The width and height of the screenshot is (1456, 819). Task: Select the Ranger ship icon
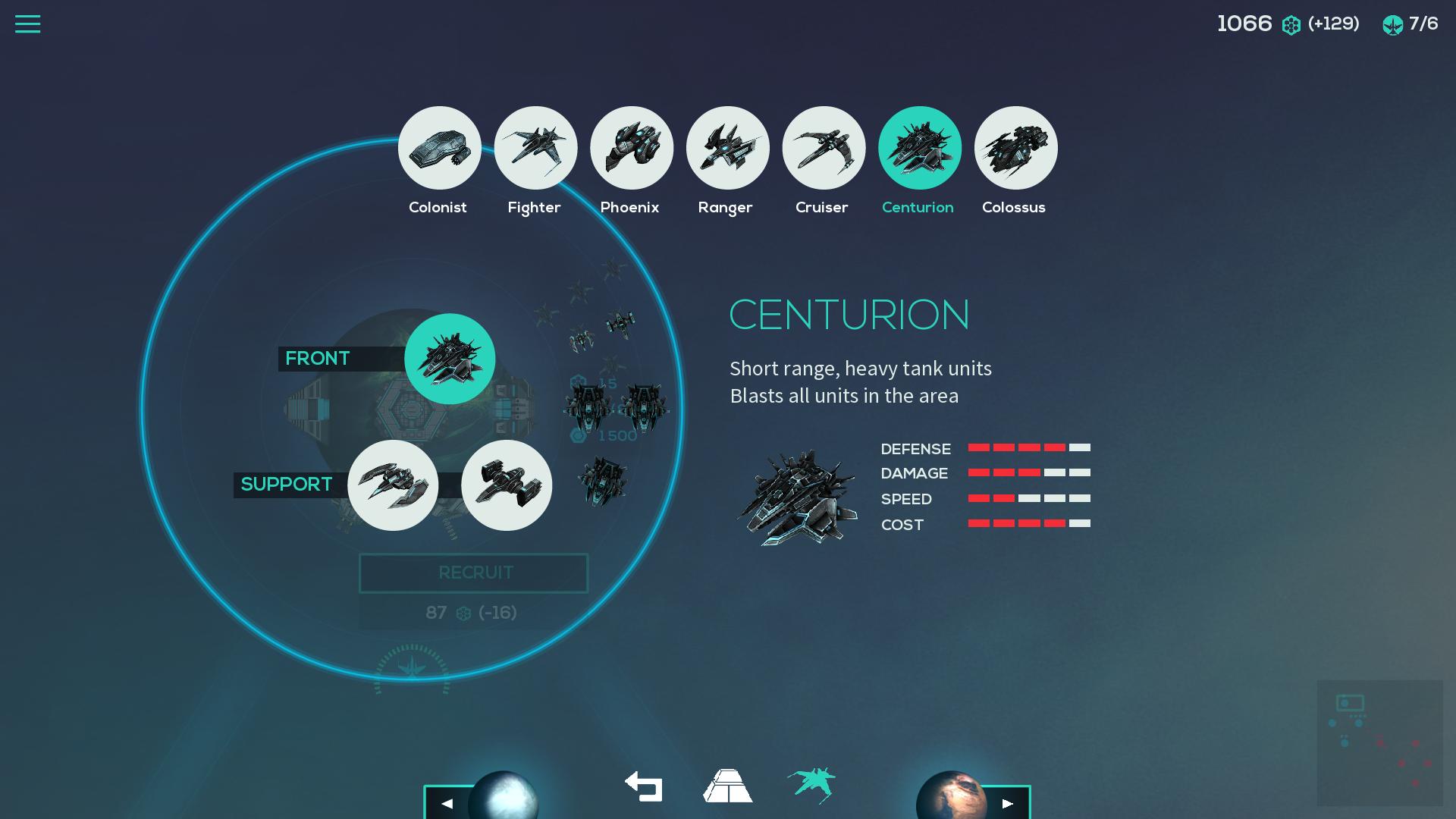click(x=726, y=148)
